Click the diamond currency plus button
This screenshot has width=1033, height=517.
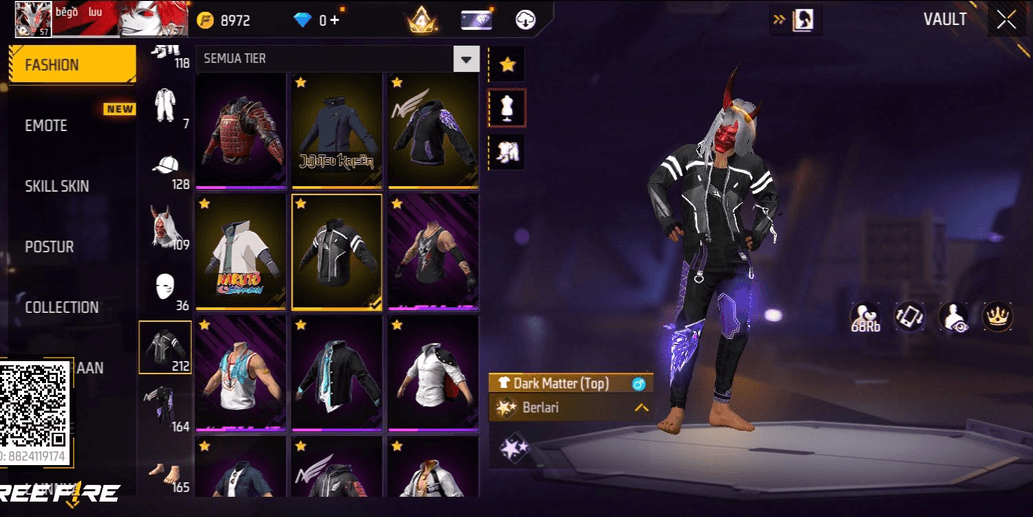tap(334, 20)
